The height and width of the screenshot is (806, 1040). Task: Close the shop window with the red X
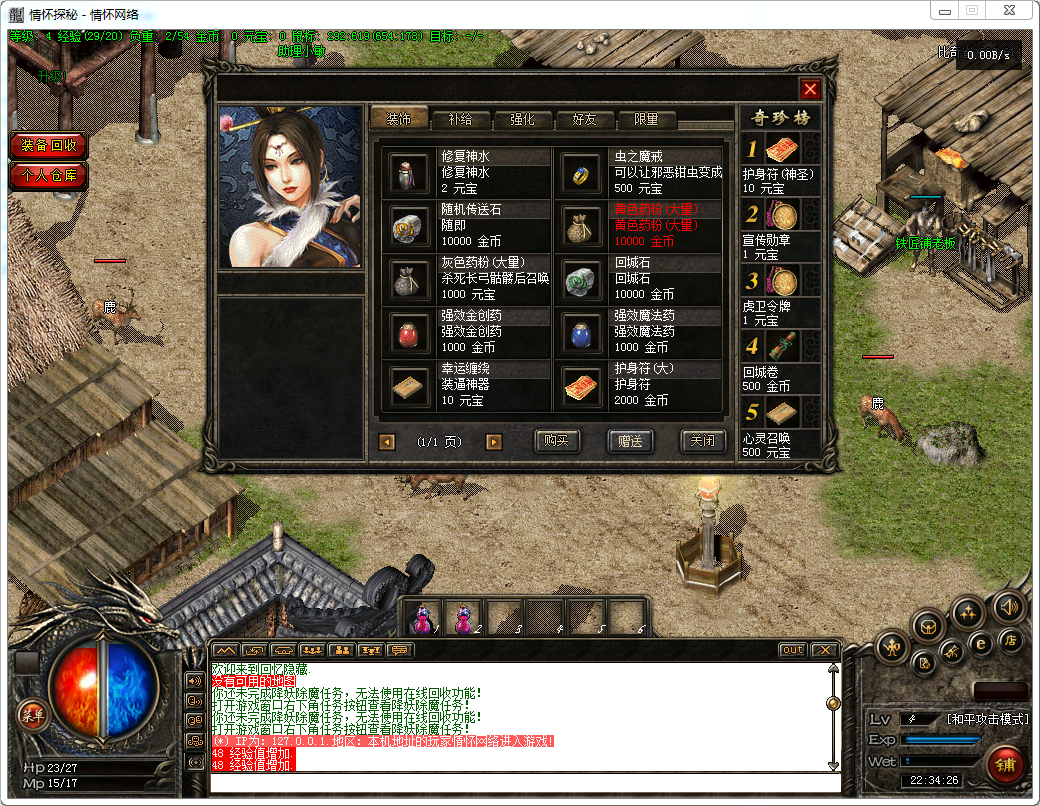pos(810,89)
